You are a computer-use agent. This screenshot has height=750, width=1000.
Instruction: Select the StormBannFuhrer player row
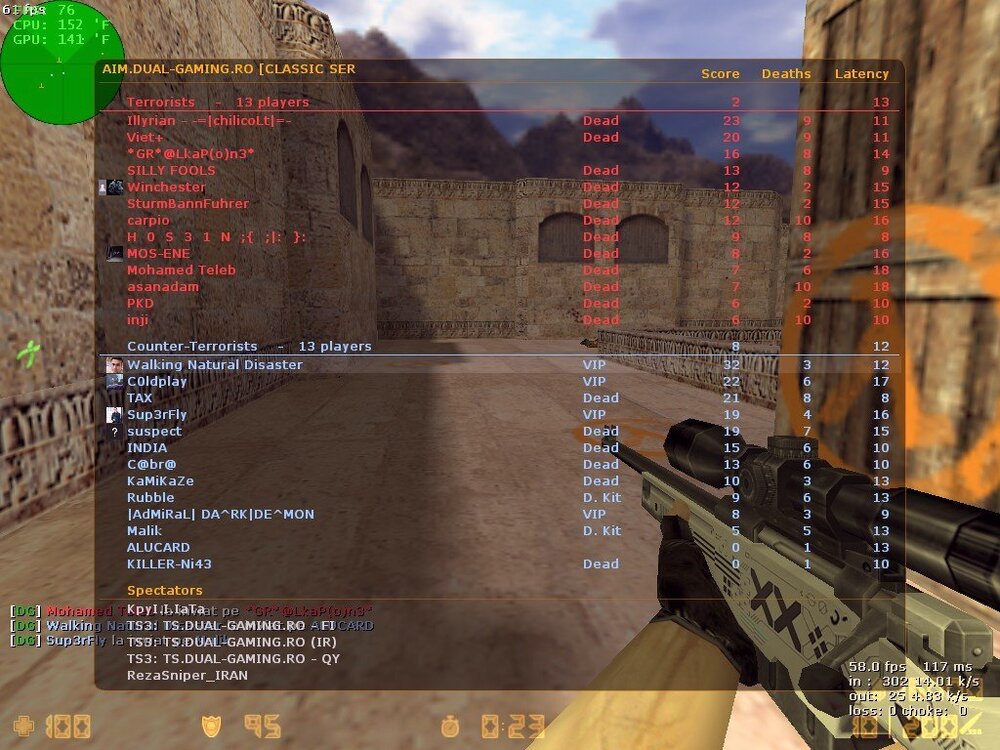[188, 204]
